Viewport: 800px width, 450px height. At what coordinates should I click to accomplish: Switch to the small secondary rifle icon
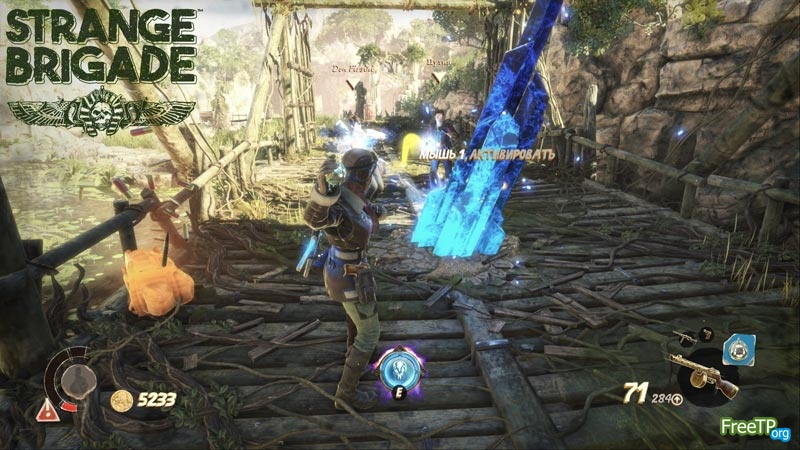(x=684, y=338)
